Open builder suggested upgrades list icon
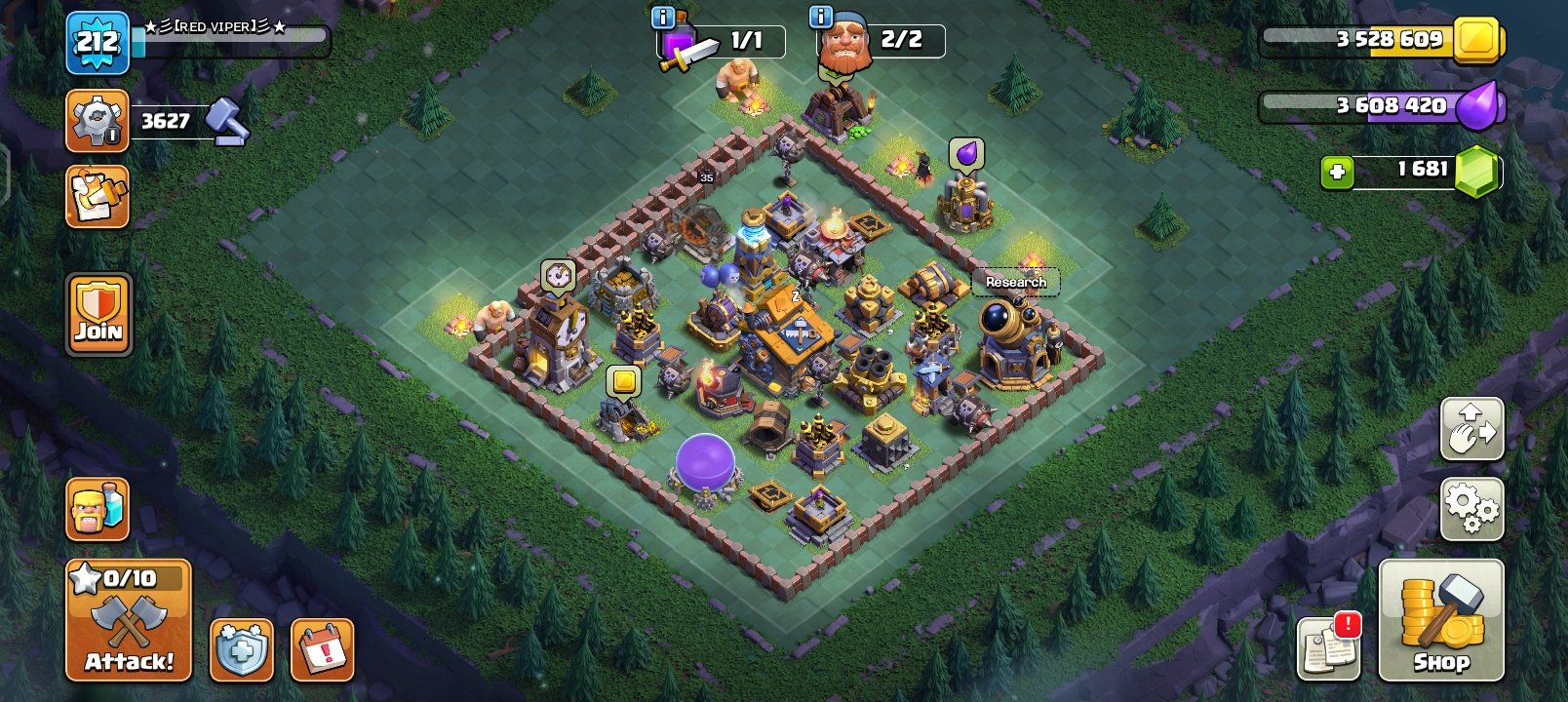The height and width of the screenshot is (702, 1568). (x=97, y=194)
